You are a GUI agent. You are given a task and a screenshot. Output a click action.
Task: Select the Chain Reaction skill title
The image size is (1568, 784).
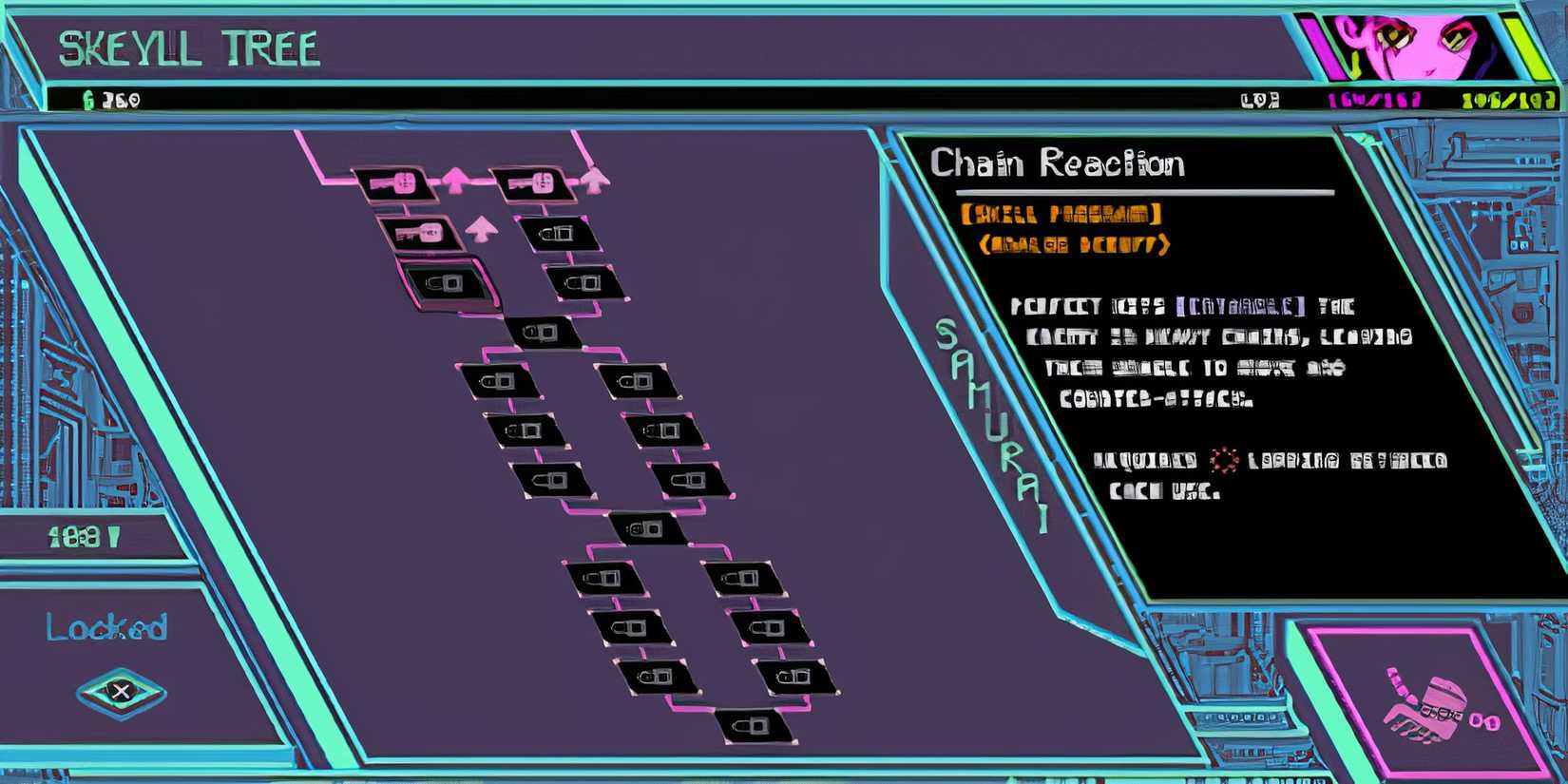1058,164
